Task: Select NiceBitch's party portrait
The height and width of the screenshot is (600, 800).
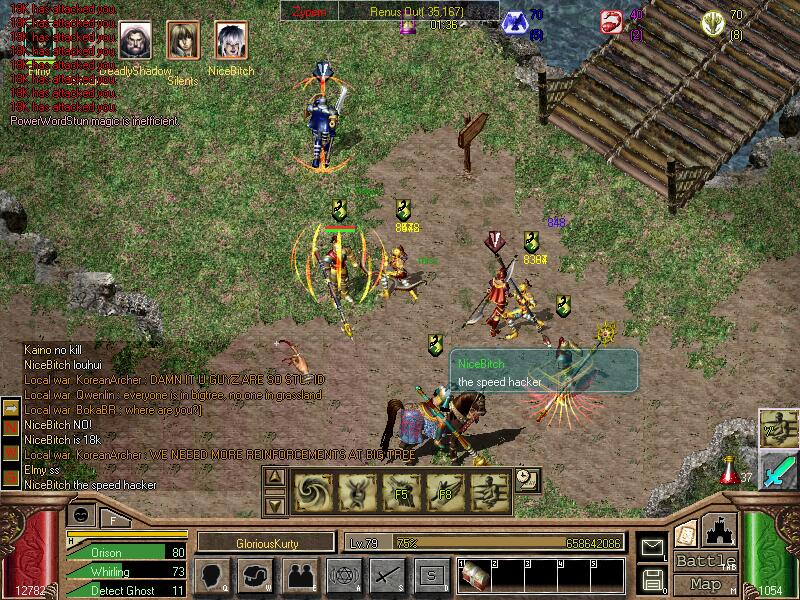Action: 231,41
